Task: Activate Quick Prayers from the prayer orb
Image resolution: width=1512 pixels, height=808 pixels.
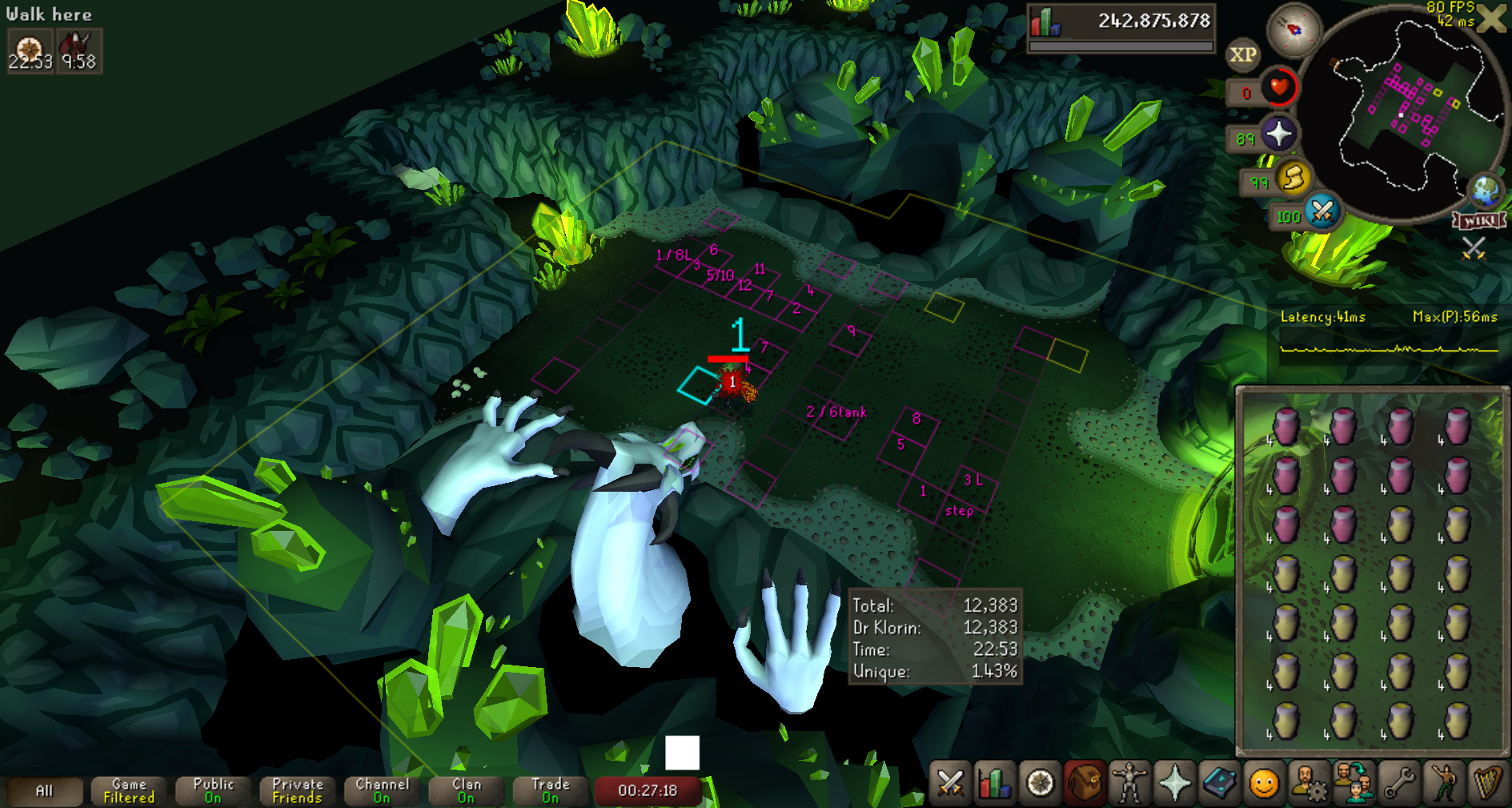Action: [x=1279, y=134]
